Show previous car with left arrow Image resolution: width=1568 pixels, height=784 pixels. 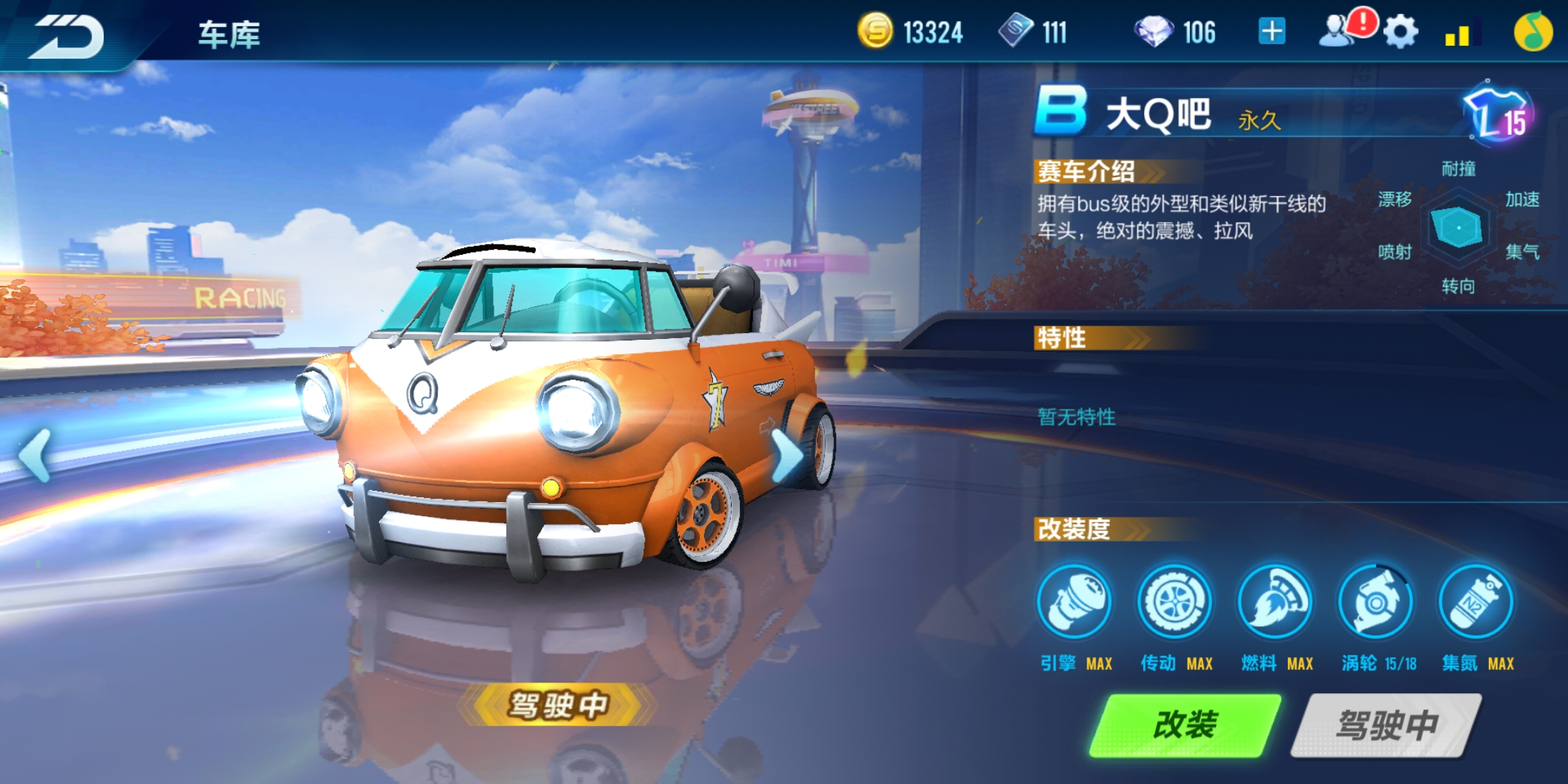pos(34,455)
